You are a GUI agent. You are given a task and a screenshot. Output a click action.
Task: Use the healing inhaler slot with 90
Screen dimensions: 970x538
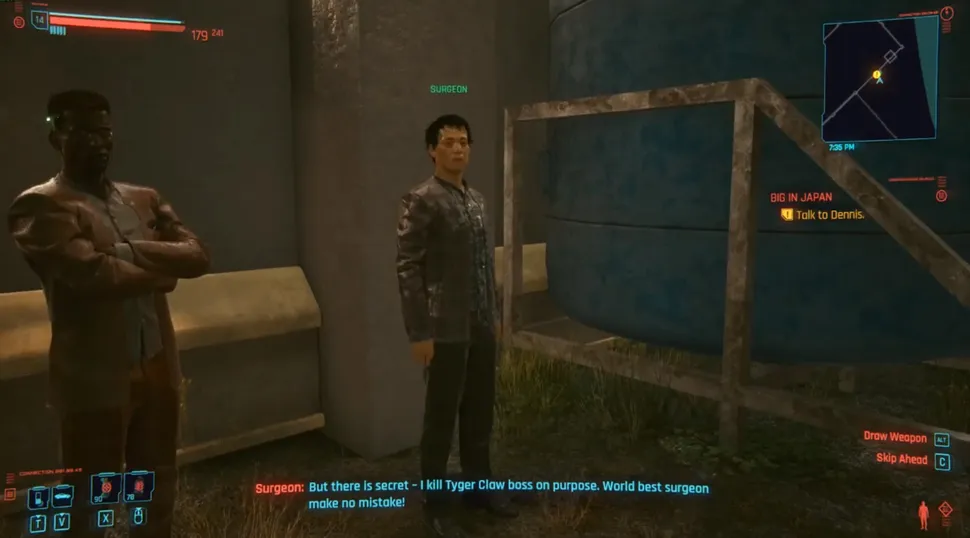point(105,490)
